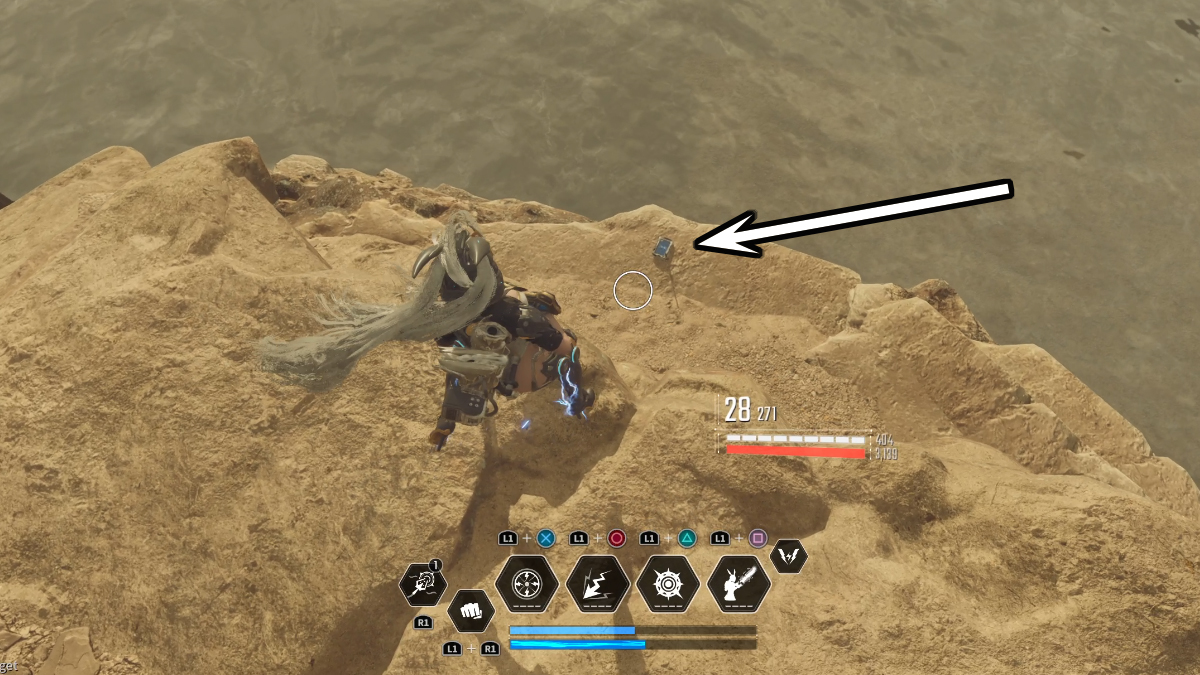Trigger the spiked ring burst skill

pyautogui.click(x=668, y=584)
